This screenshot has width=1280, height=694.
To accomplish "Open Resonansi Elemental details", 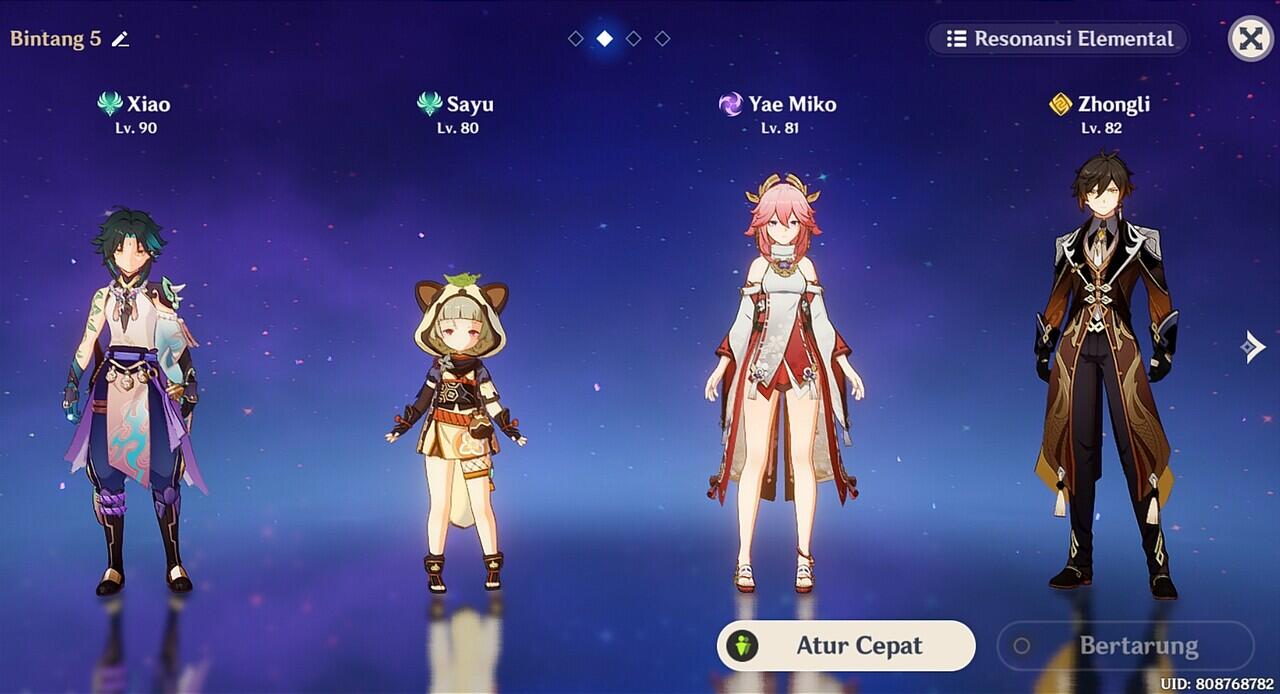I will [x=1059, y=39].
